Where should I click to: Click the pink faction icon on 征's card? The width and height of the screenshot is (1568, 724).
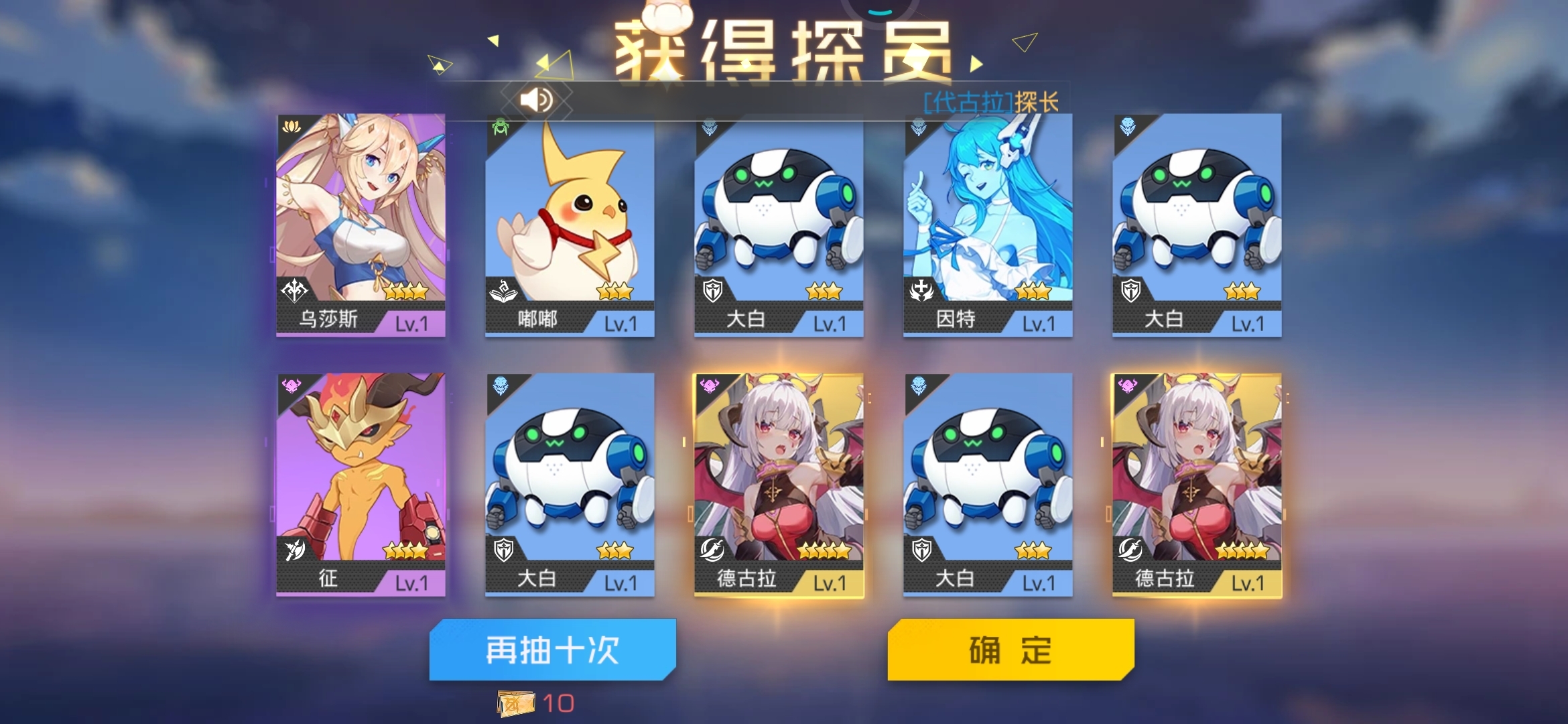coord(292,384)
